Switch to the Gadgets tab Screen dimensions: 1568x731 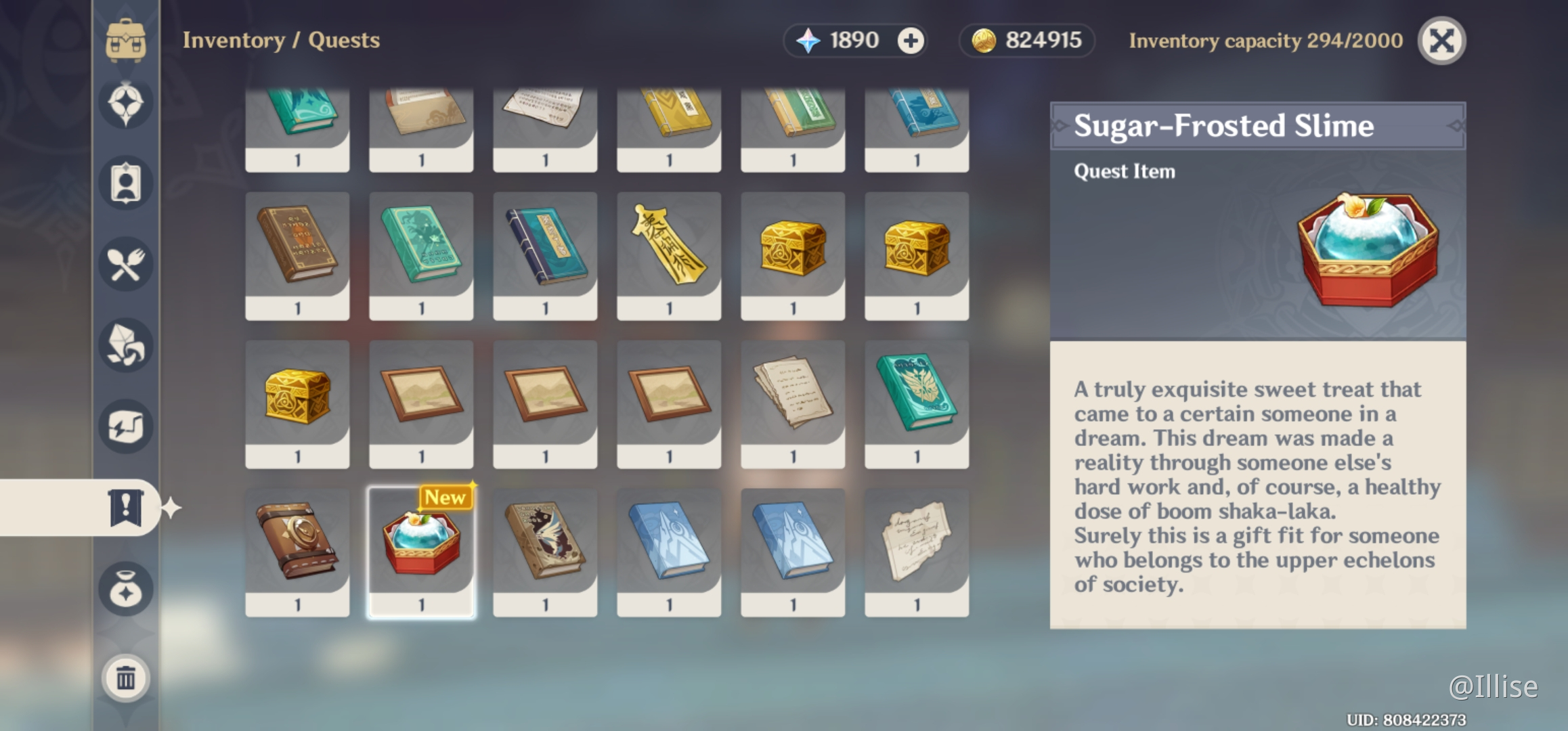126,426
